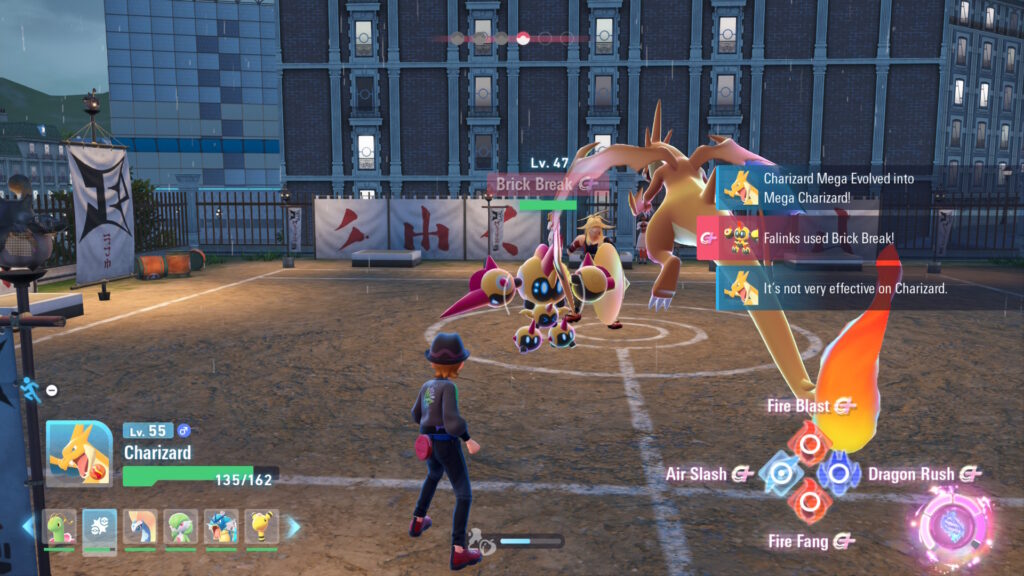Use the Fire Fang move
This screenshot has height=576, width=1024.
808,503
